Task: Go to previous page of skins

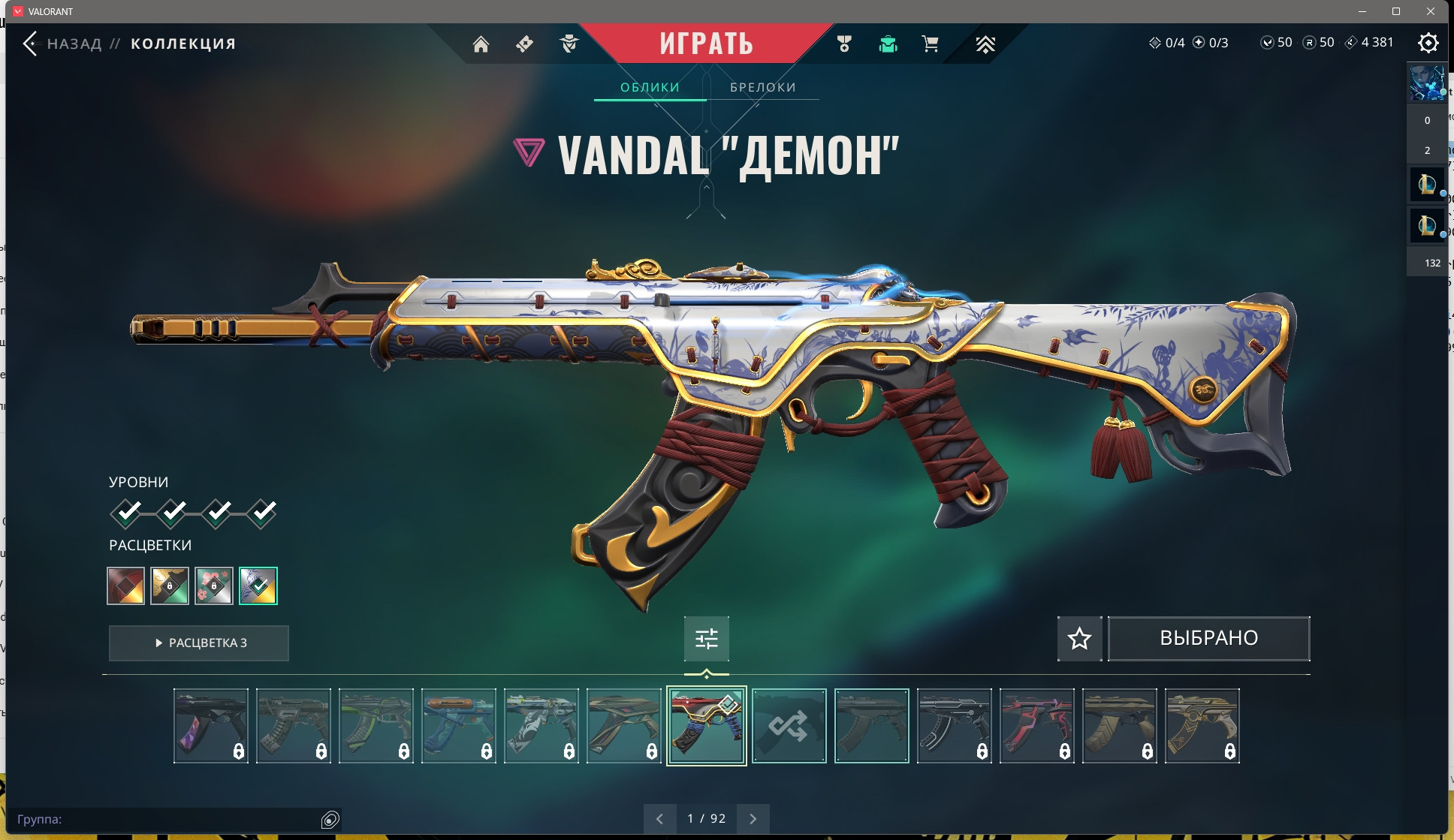Action: (659, 818)
